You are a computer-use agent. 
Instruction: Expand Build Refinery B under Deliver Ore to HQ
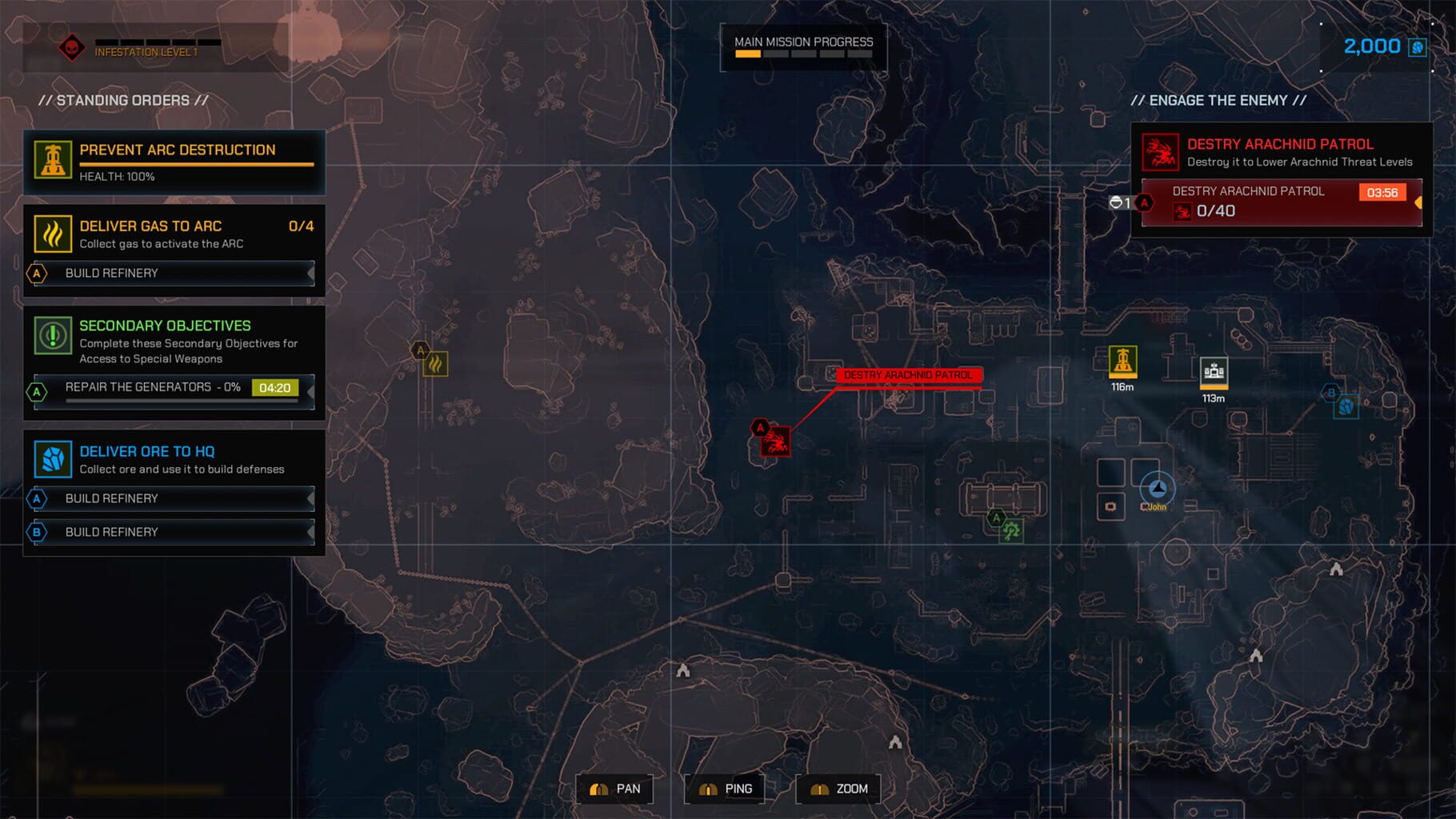coord(171,532)
